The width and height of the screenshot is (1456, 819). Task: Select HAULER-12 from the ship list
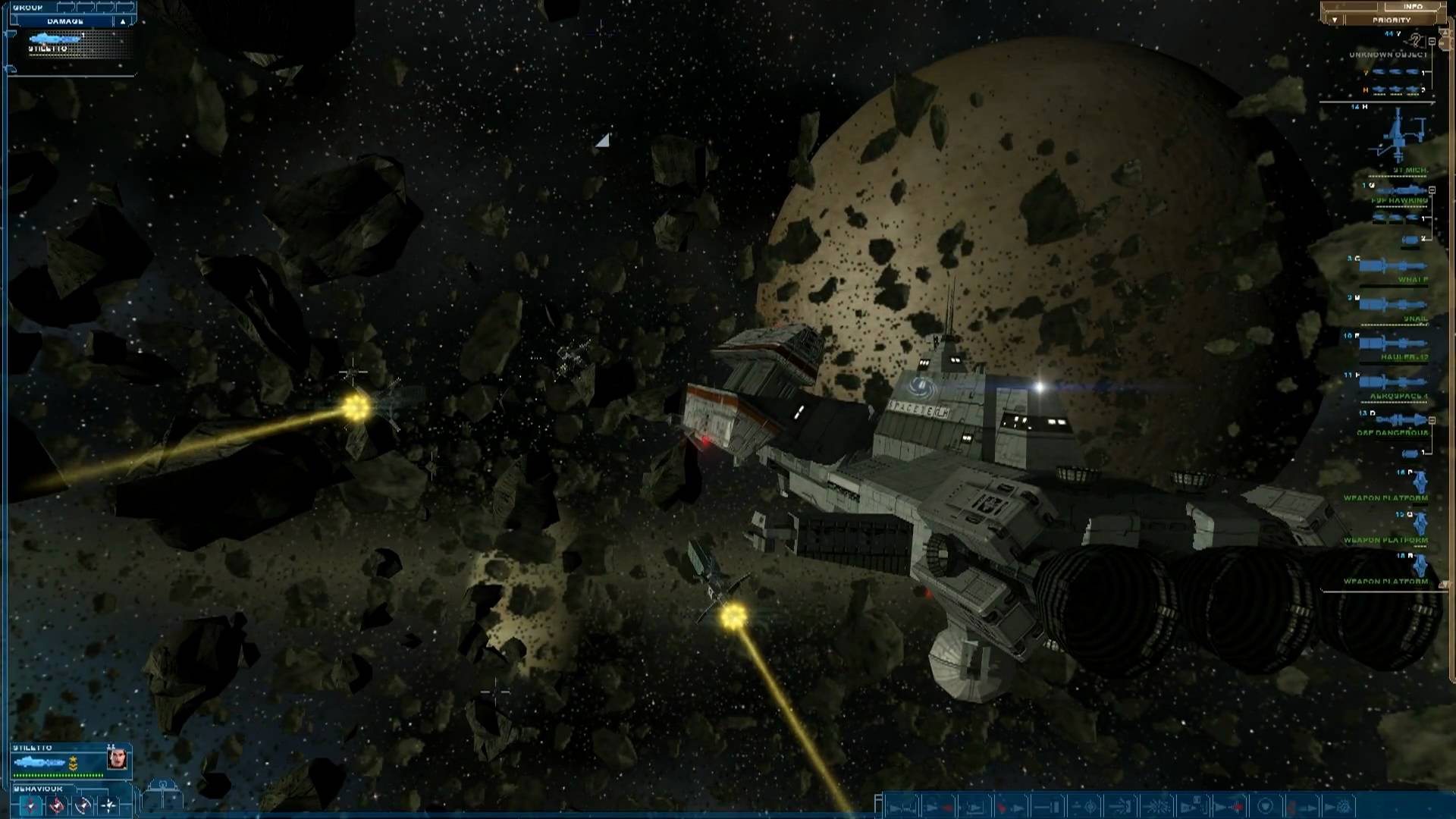coord(1405,356)
